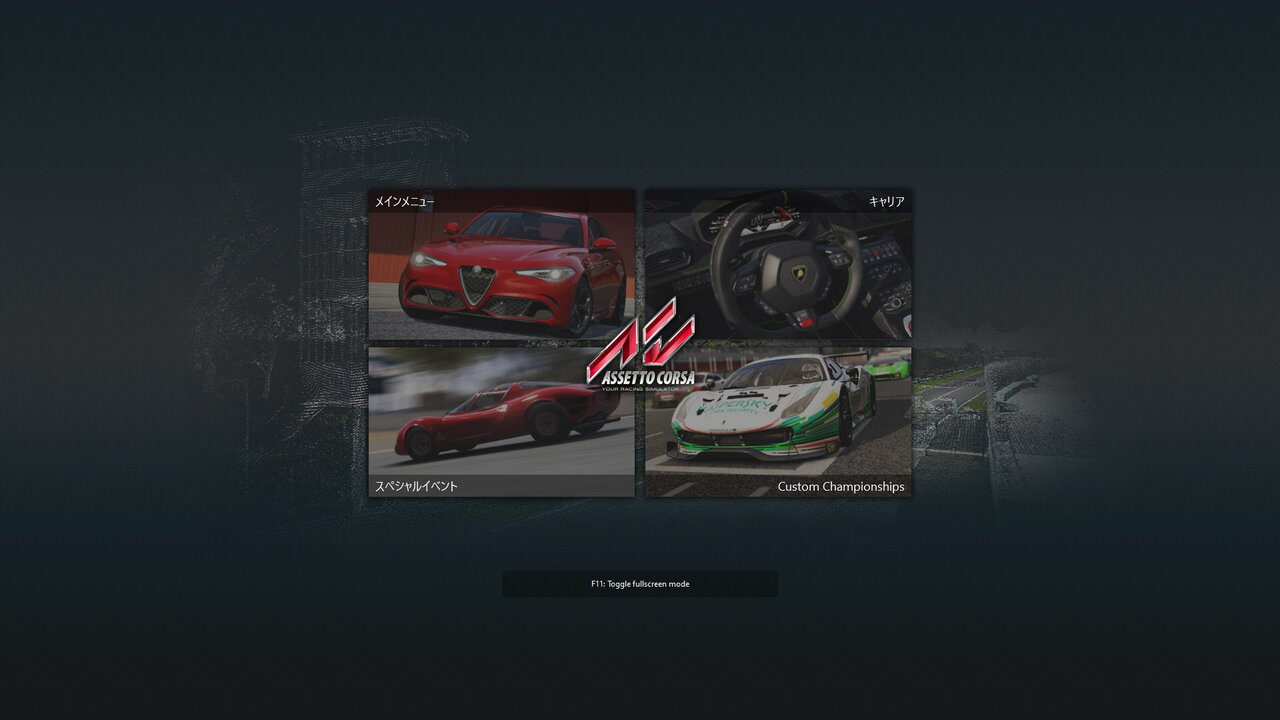
Task: Select the メインメニュー label text
Action: coord(403,200)
